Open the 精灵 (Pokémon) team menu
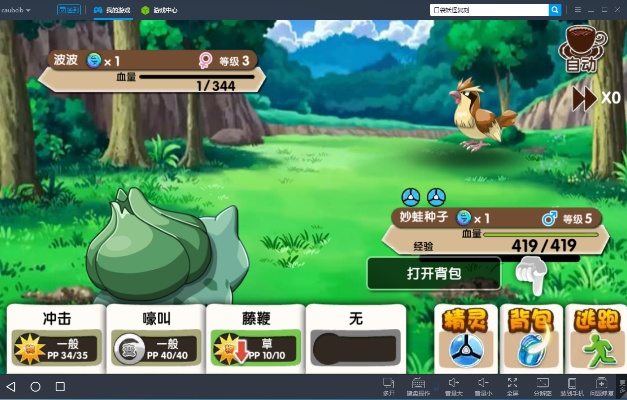 (464, 338)
